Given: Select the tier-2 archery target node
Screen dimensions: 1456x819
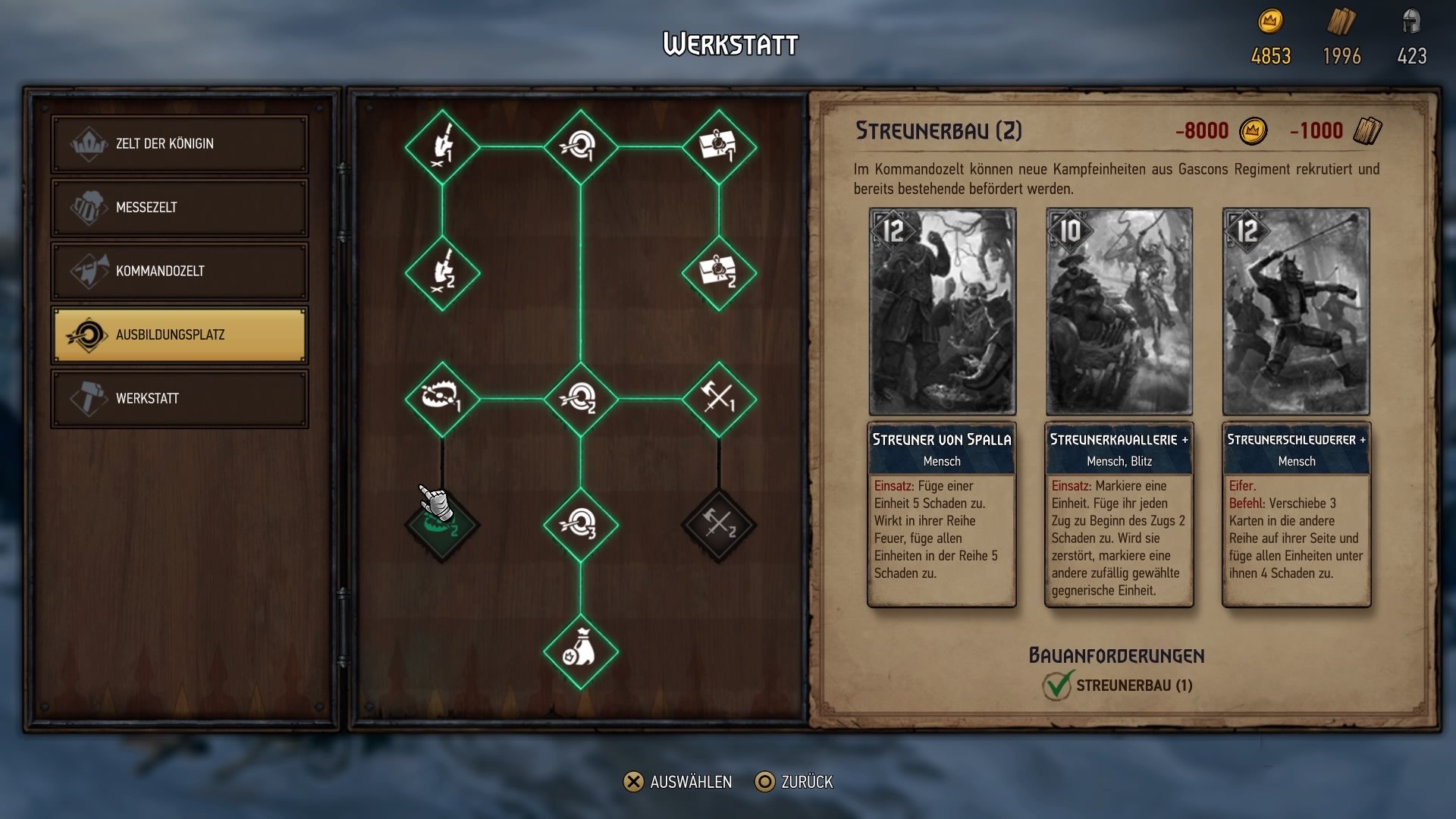Looking at the screenshot, I should pyautogui.click(x=580, y=397).
